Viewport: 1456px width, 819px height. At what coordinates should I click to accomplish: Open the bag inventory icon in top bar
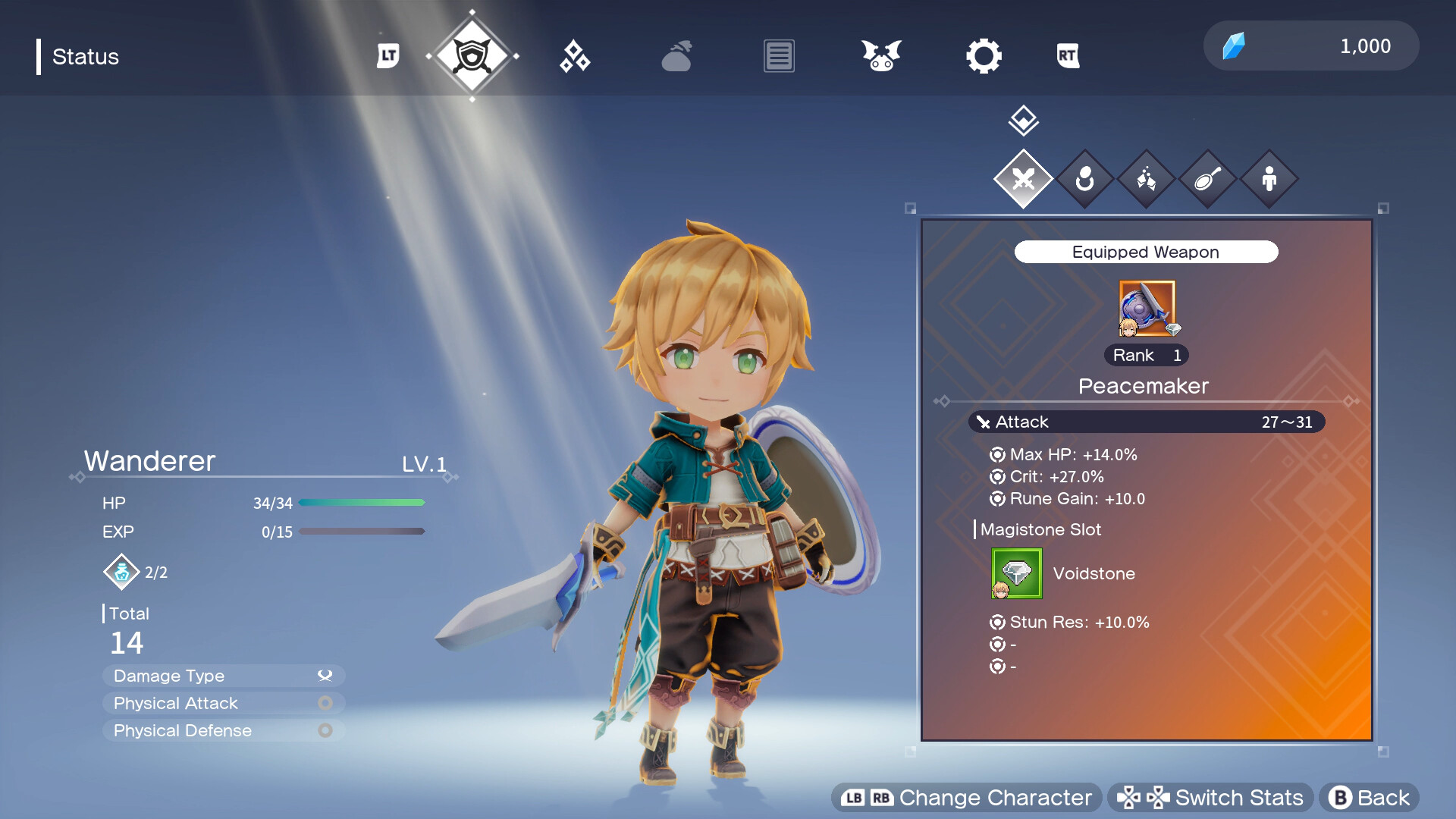coord(677,55)
